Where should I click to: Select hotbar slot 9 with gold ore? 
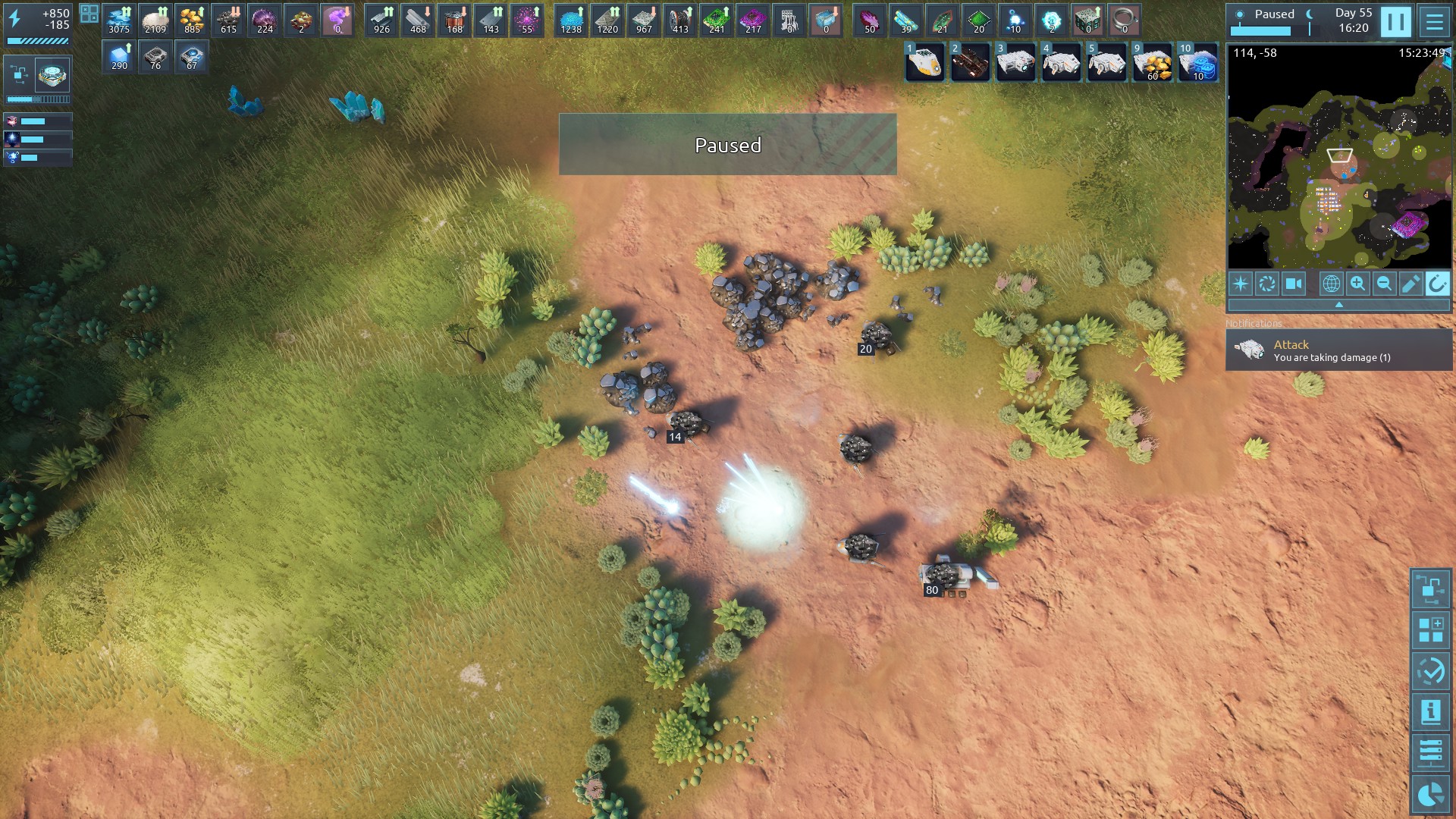click(1153, 62)
